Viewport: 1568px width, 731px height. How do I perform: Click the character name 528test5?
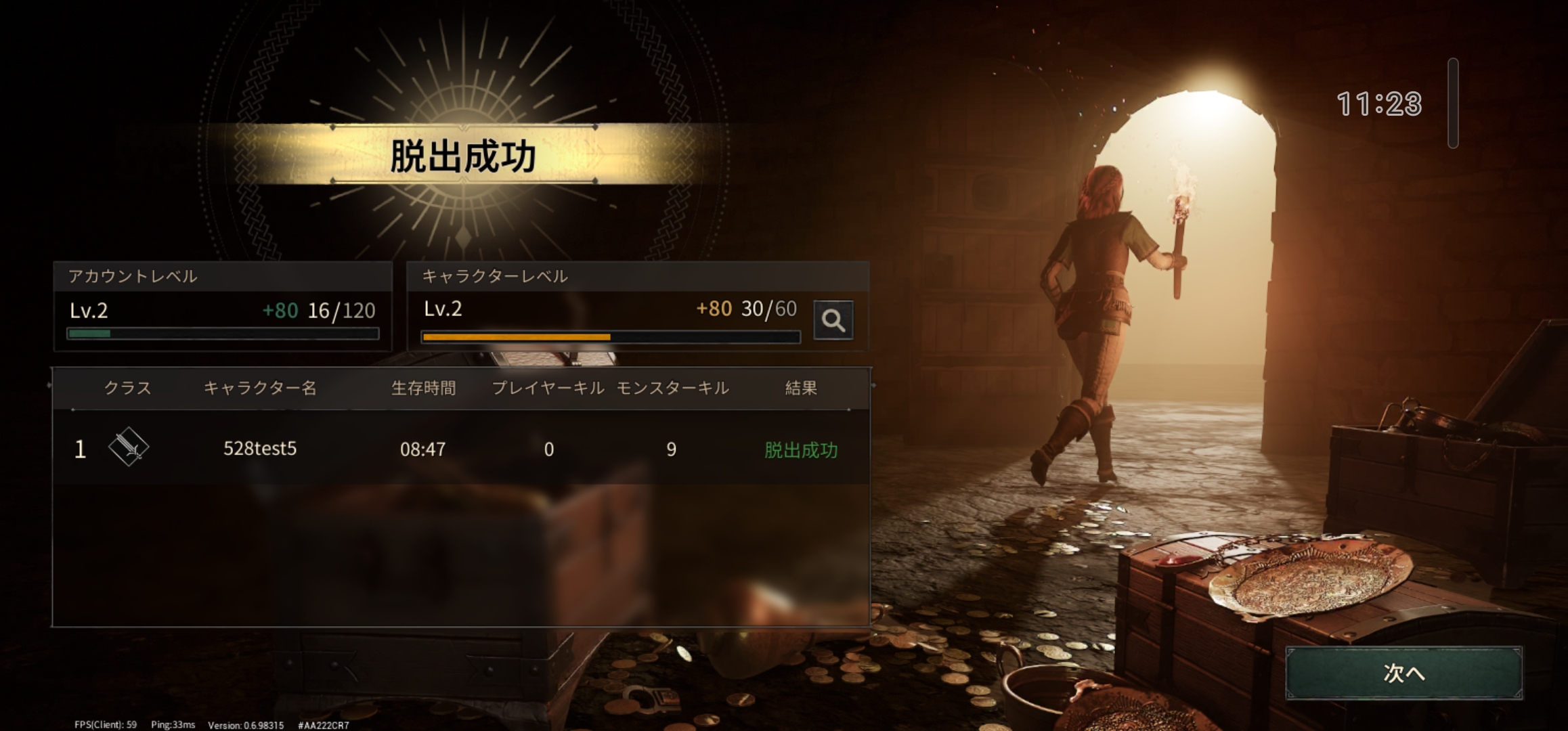[x=260, y=448]
